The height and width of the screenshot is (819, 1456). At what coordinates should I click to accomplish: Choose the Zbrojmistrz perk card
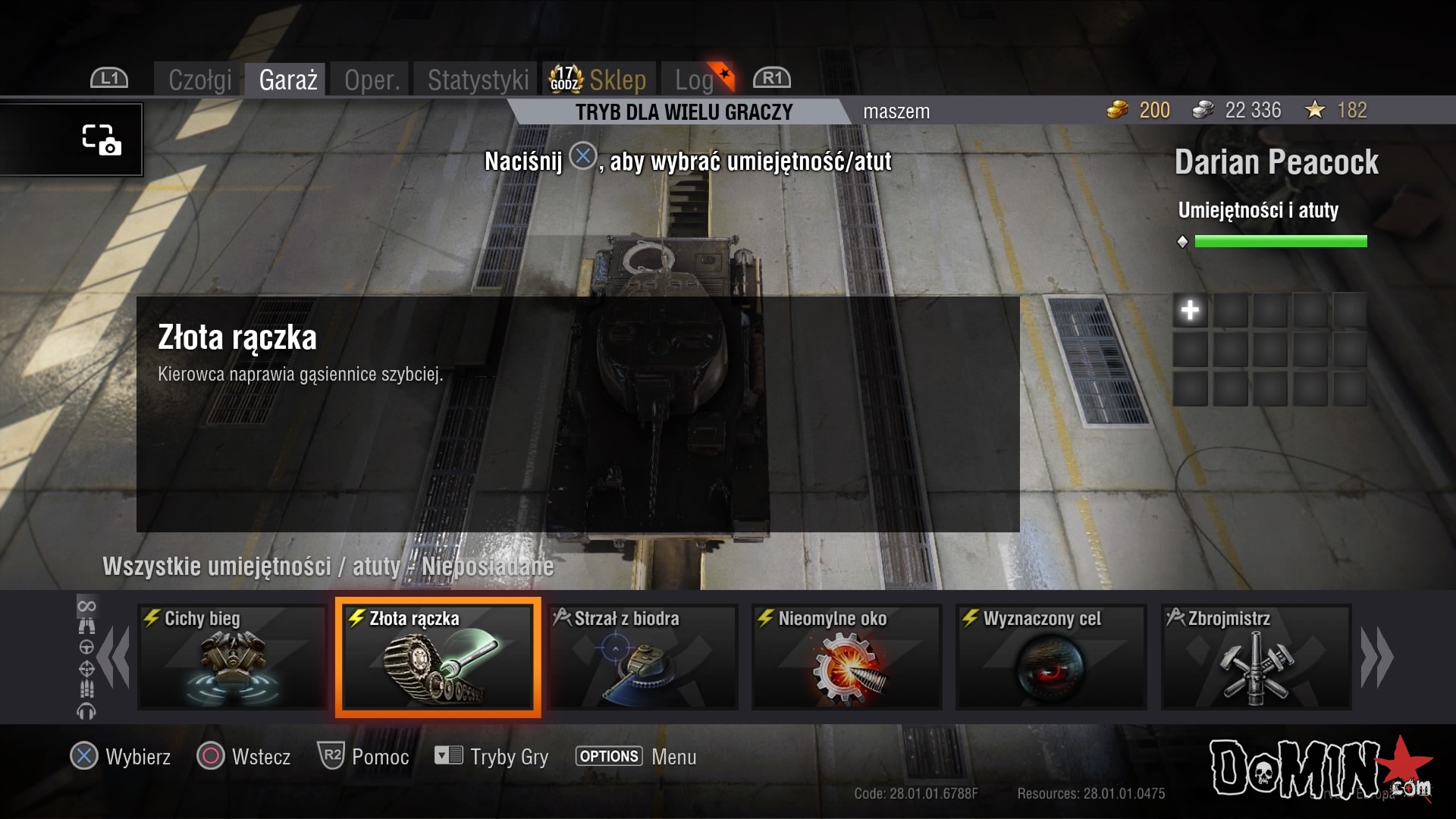coord(1256,657)
